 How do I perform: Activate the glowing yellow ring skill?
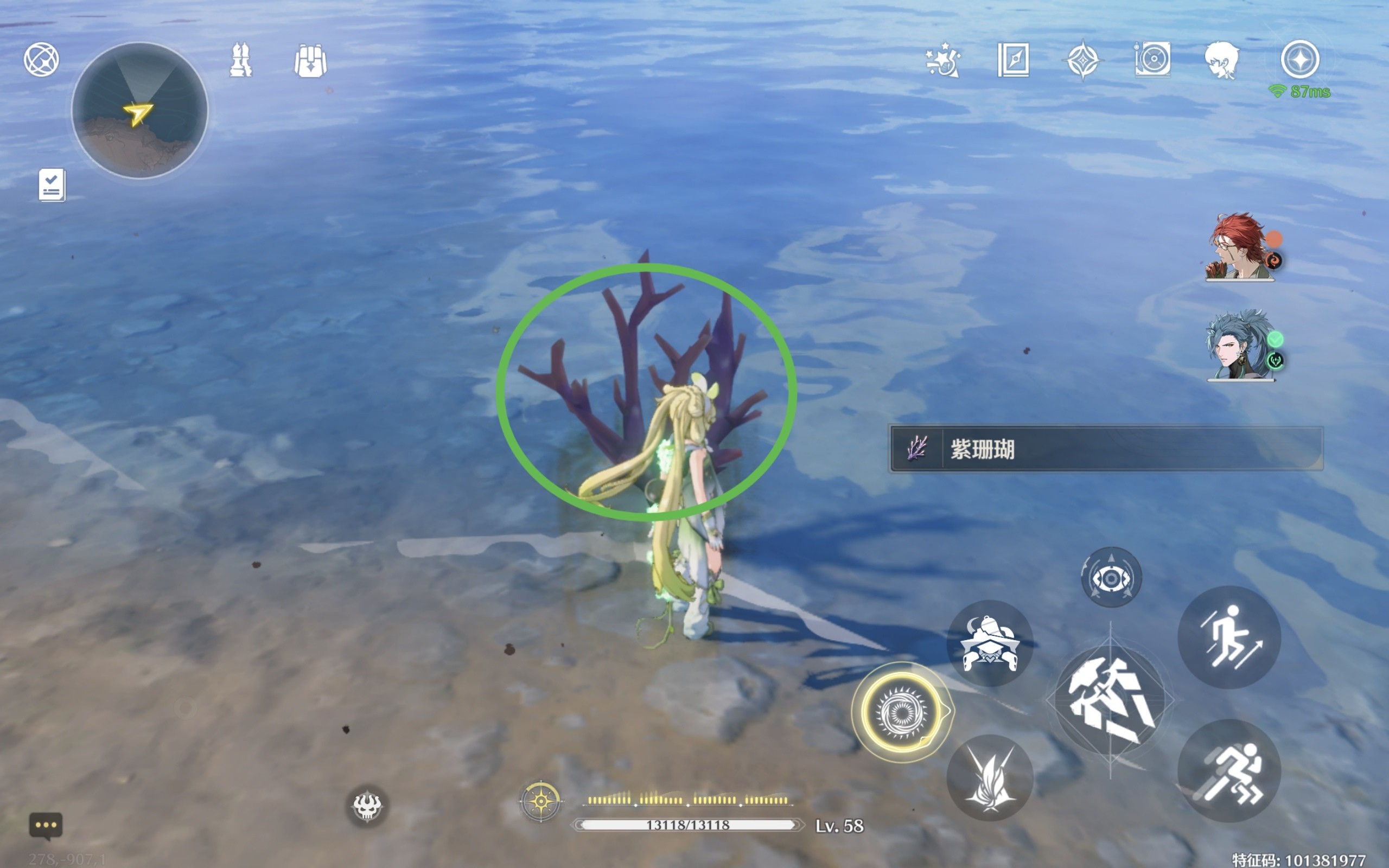click(x=901, y=712)
